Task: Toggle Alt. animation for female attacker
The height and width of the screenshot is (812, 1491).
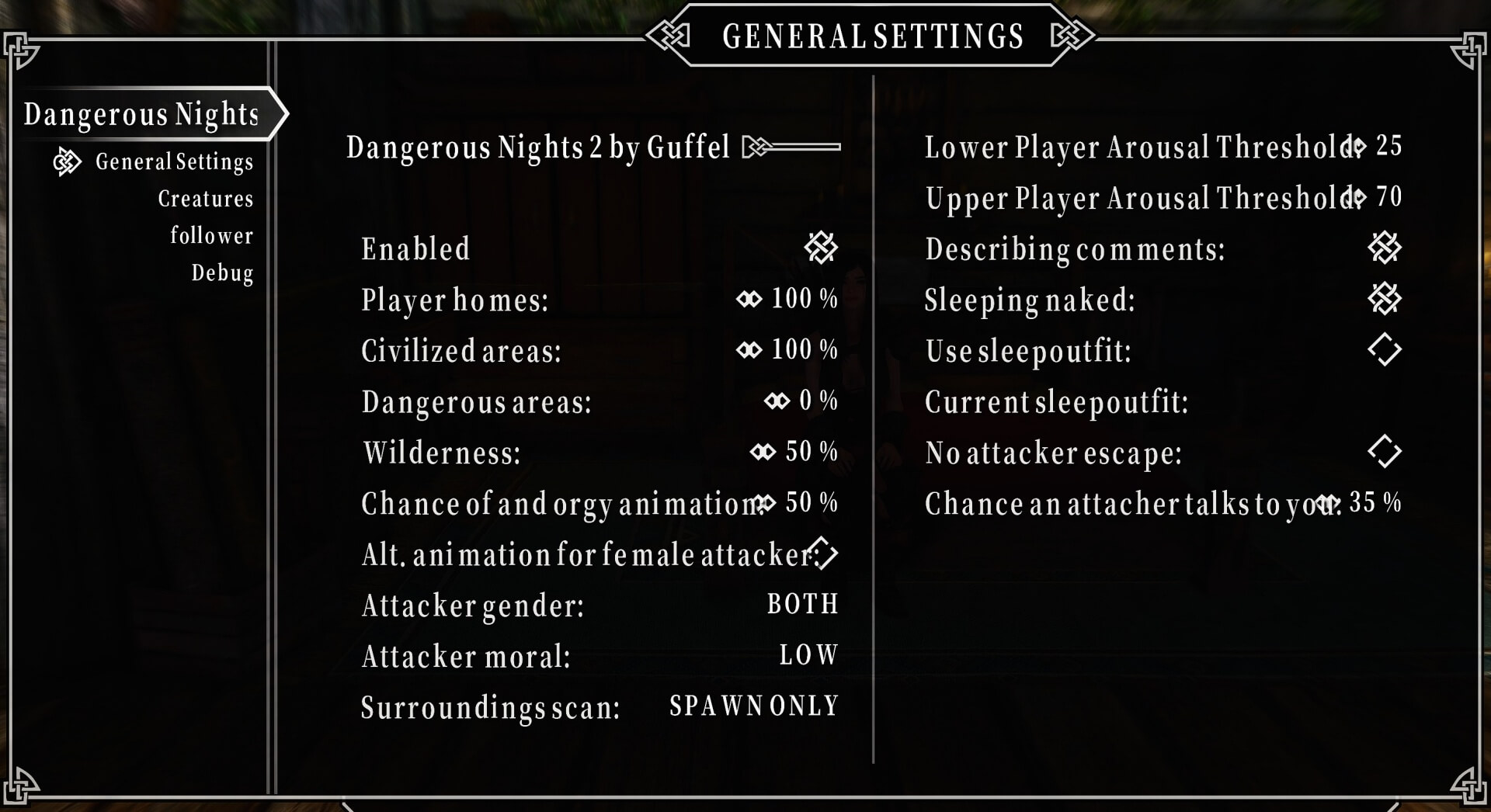Action: (x=823, y=553)
